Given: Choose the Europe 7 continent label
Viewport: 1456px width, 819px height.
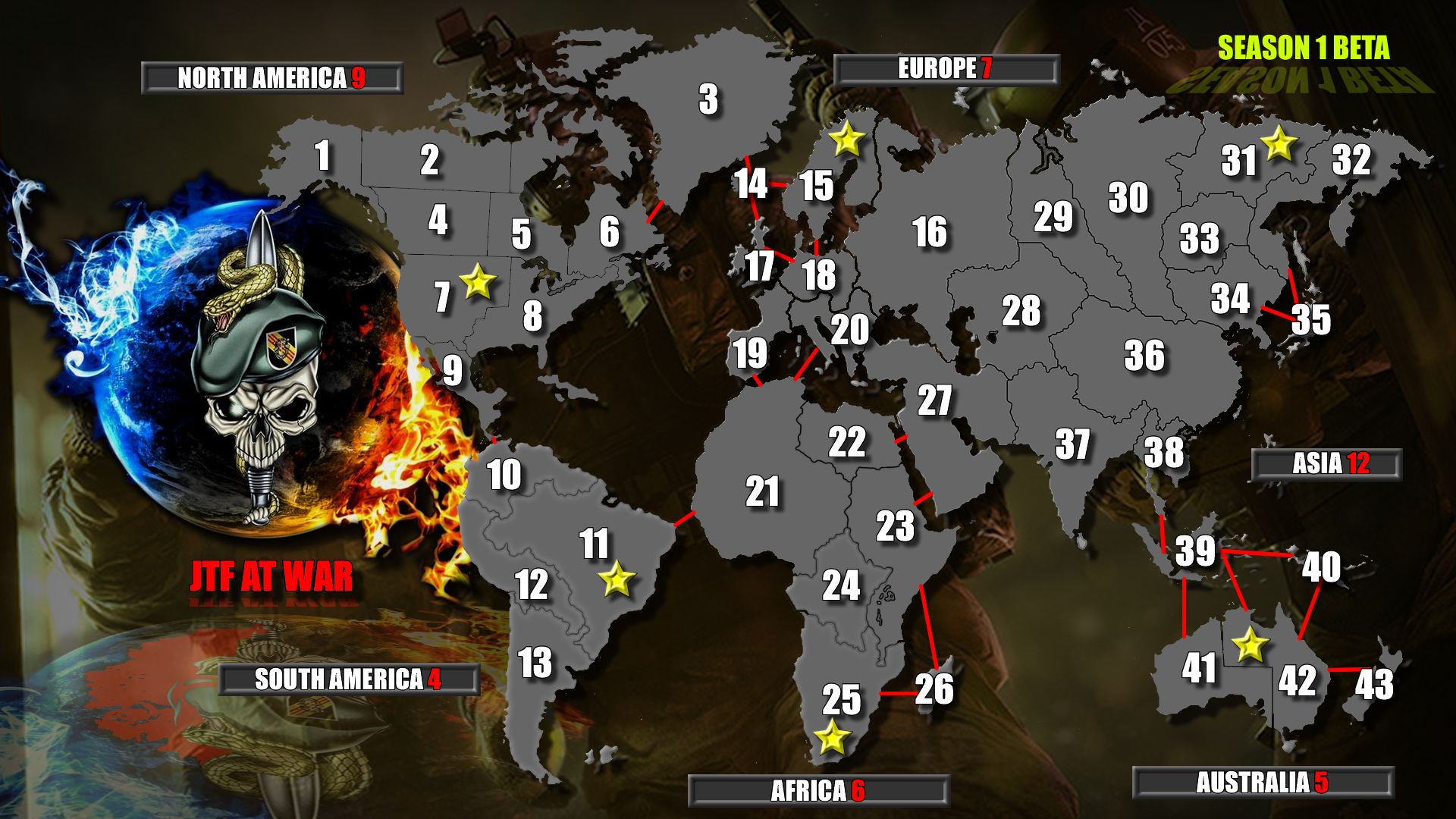Looking at the screenshot, I should (x=945, y=69).
